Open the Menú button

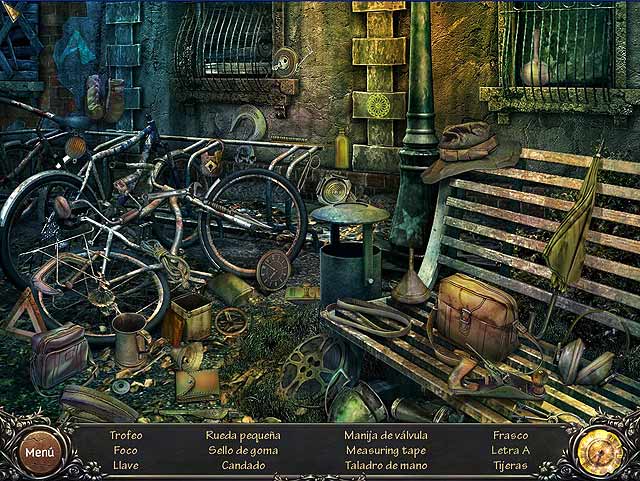[40, 451]
